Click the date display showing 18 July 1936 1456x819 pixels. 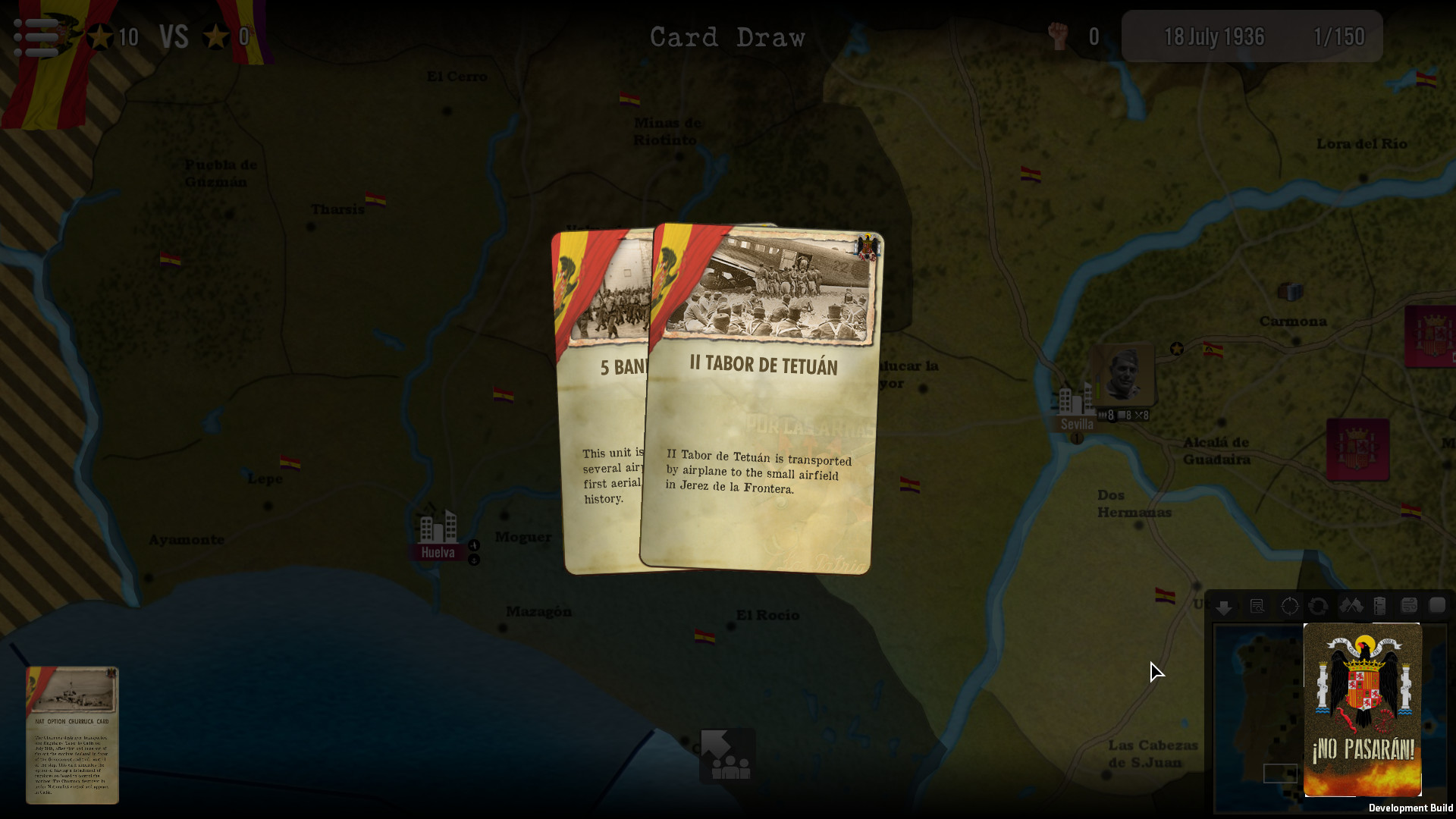click(1214, 36)
